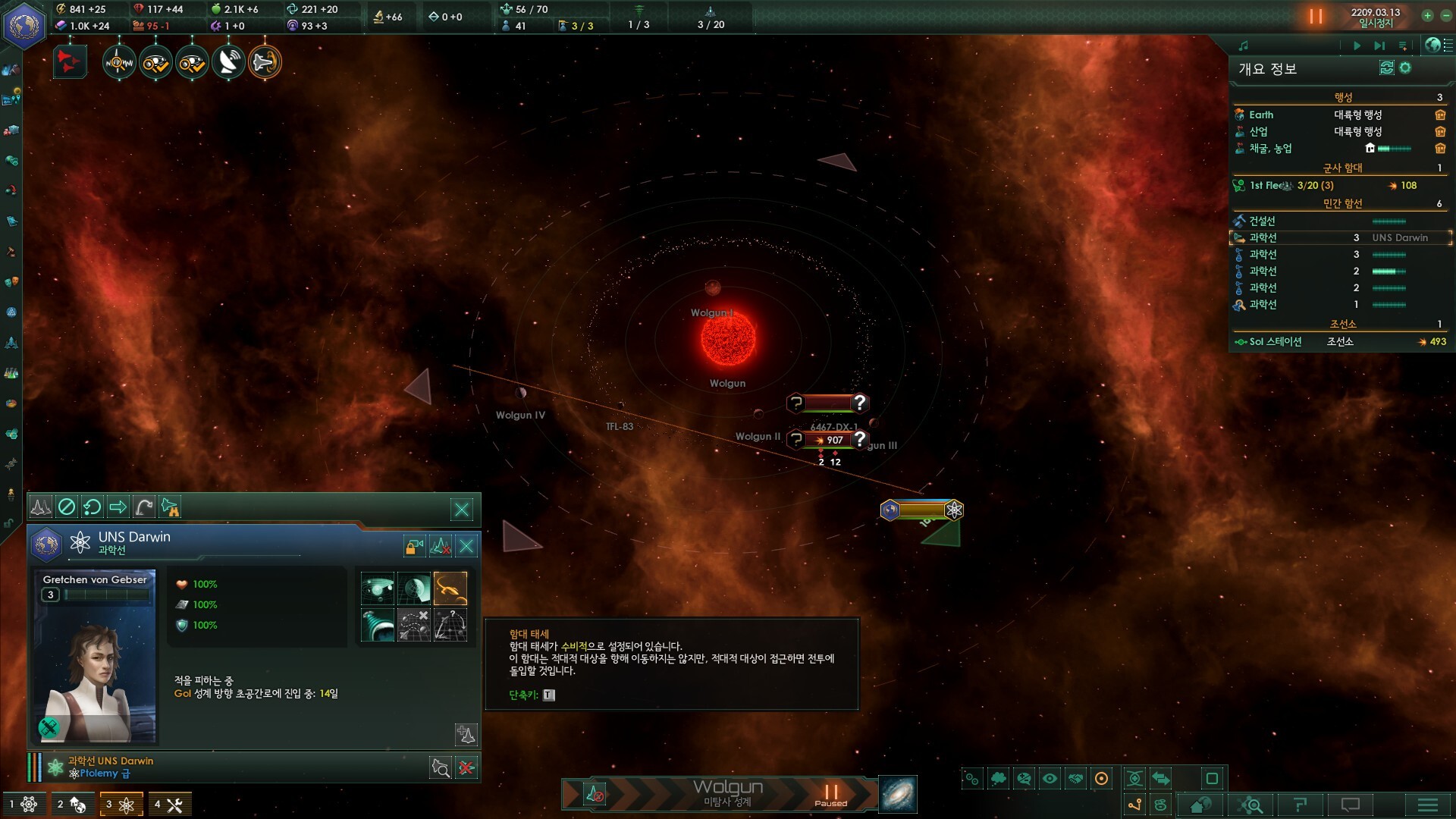Decrease game speed with the minus button
Image resolution: width=1456 pixels, height=819 pixels.
pos(1445,16)
